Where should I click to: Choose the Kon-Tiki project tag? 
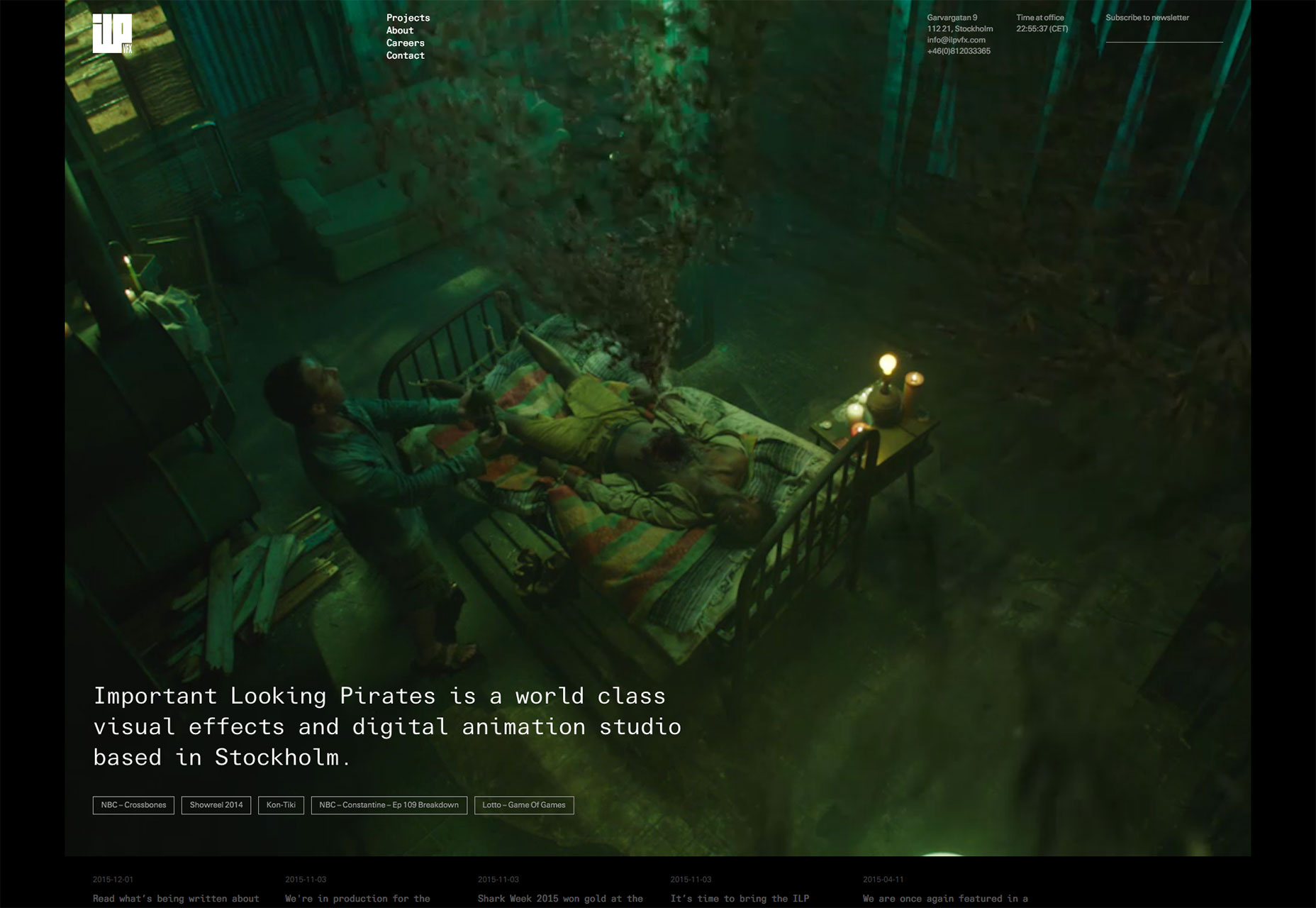pos(281,805)
